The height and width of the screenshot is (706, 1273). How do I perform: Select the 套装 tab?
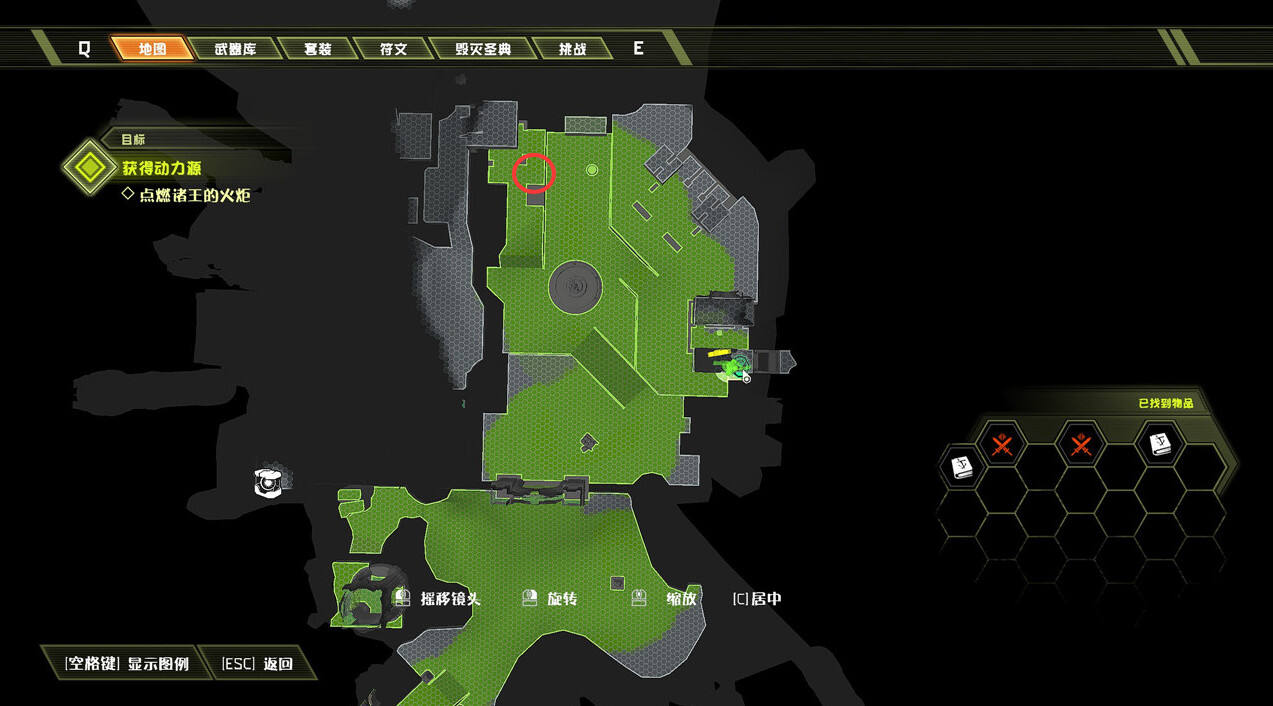click(317, 48)
